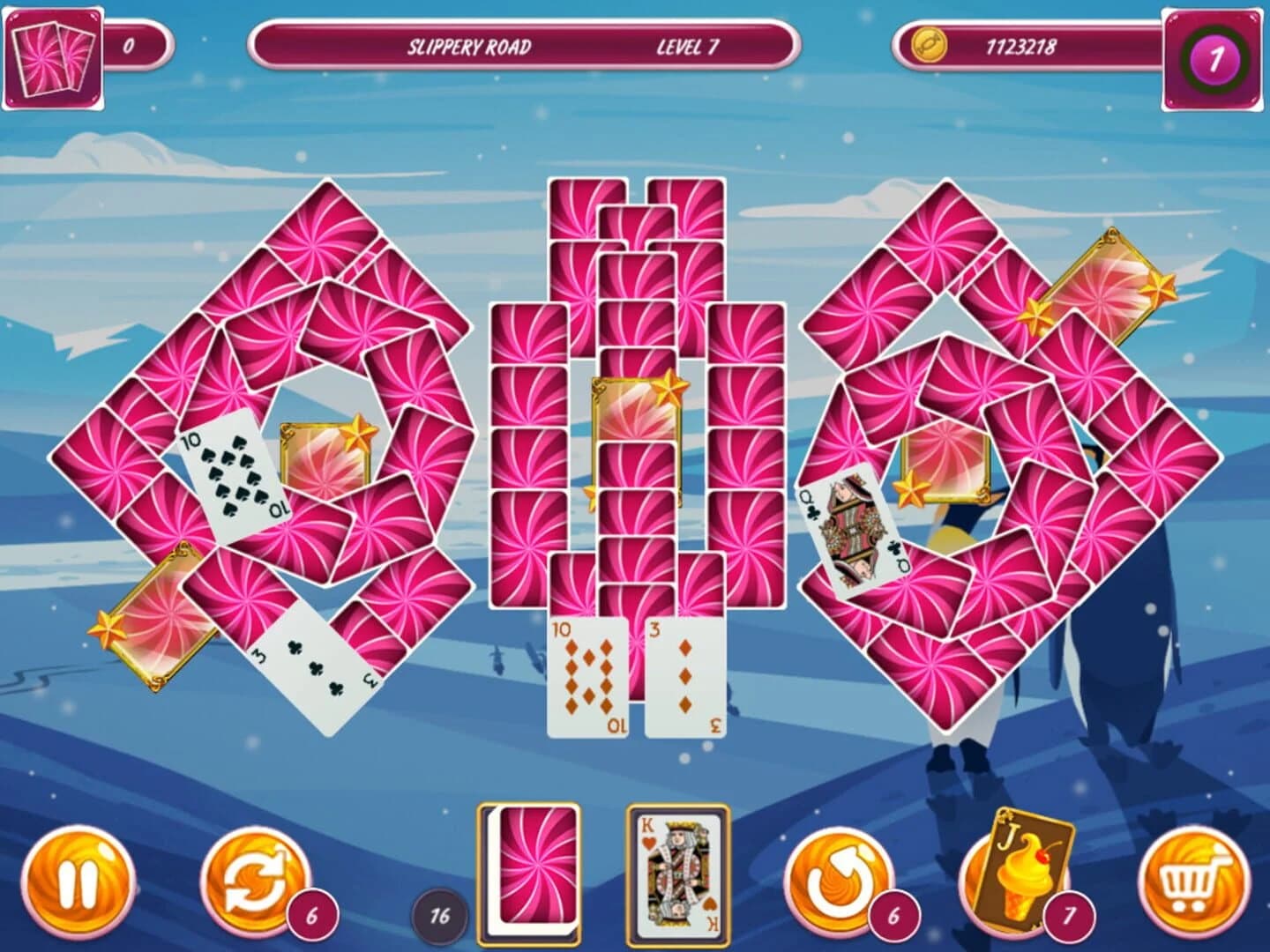Select the 3 of Diamonds card
Image resolution: width=1270 pixels, height=952 pixels.
tap(684, 674)
